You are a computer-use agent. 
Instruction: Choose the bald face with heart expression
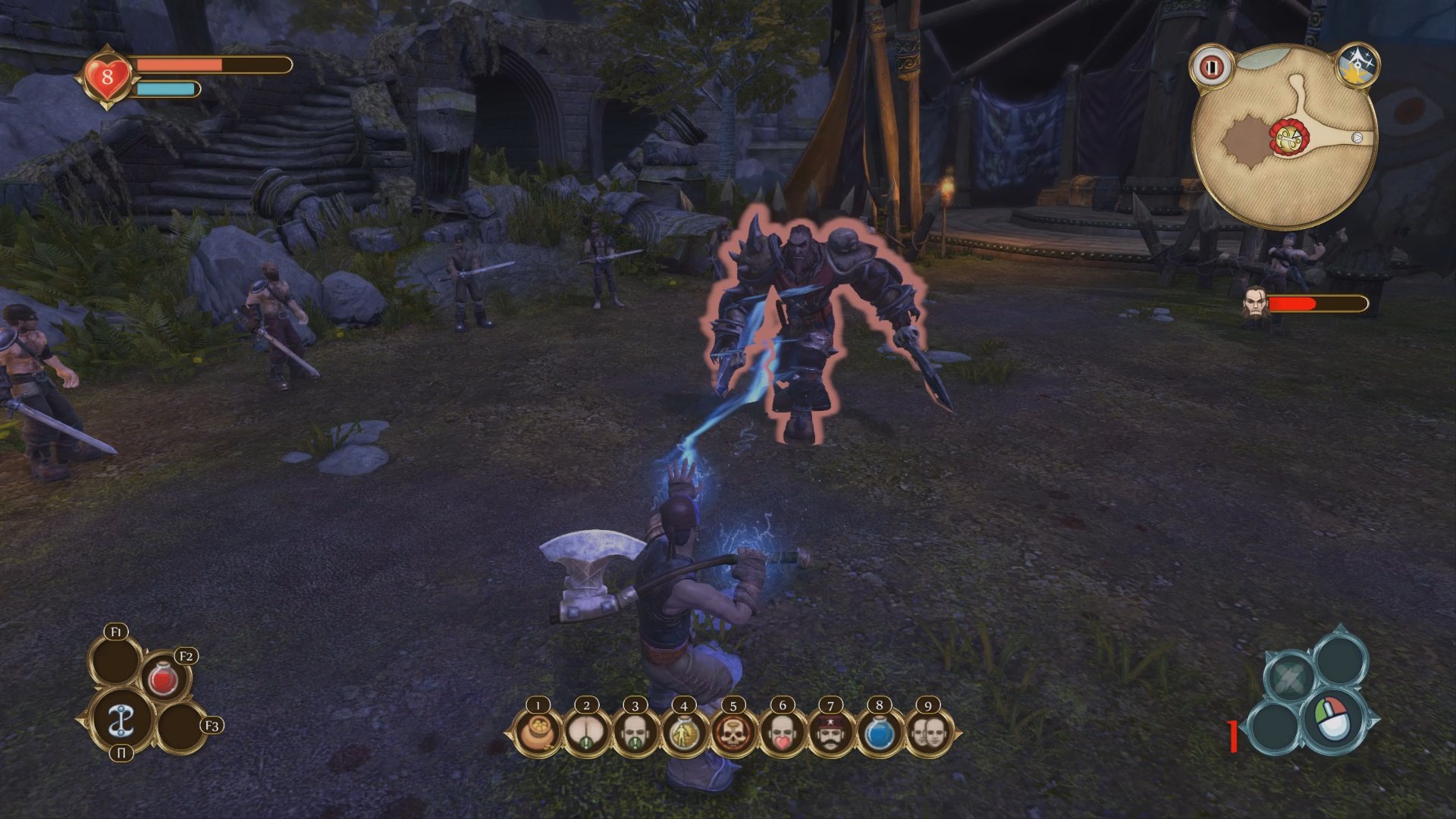[782, 734]
